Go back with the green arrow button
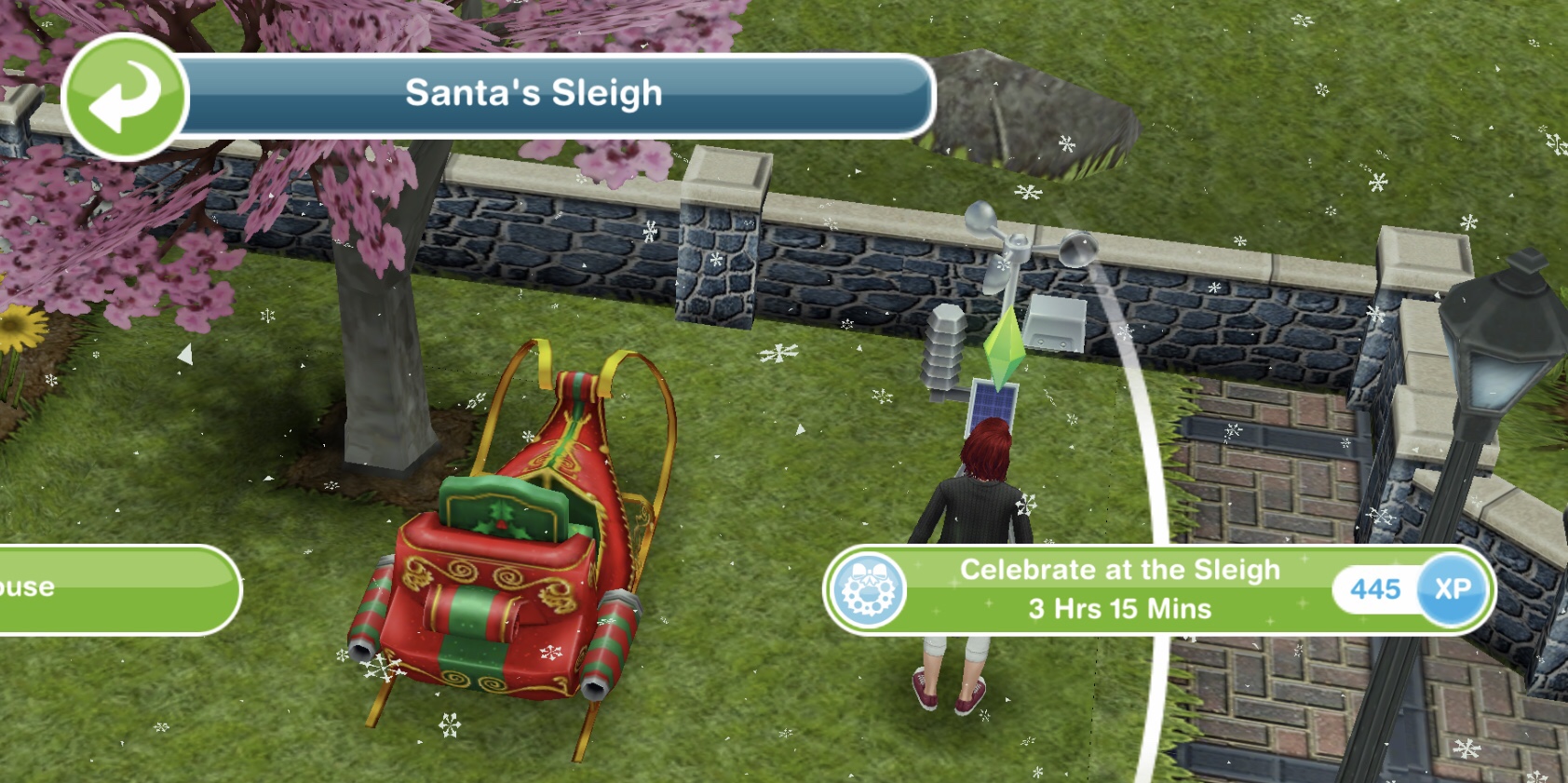This screenshot has height=783, width=1568. tap(125, 97)
